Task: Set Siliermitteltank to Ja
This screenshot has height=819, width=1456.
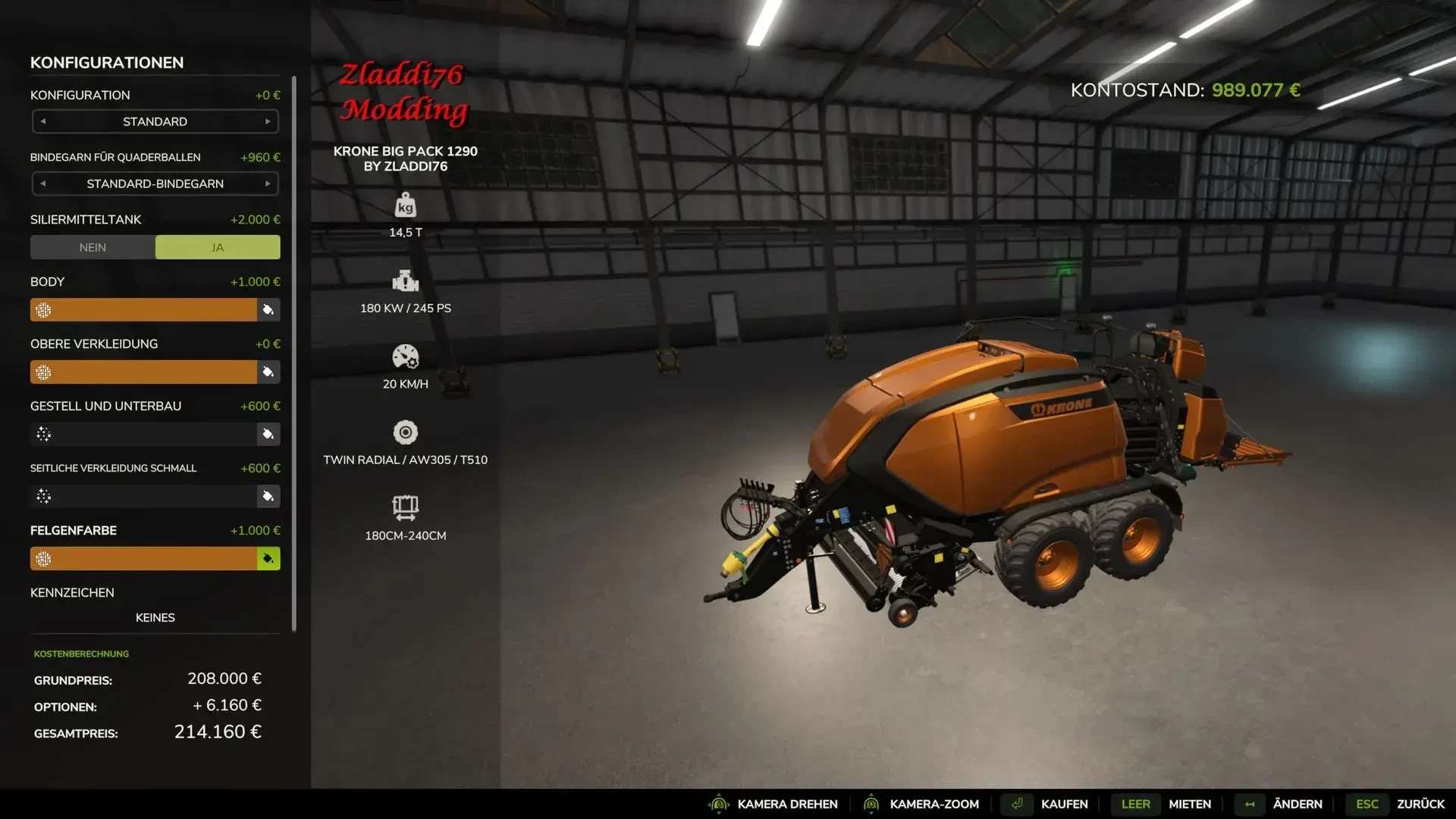Action: pyautogui.click(x=218, y=247)
